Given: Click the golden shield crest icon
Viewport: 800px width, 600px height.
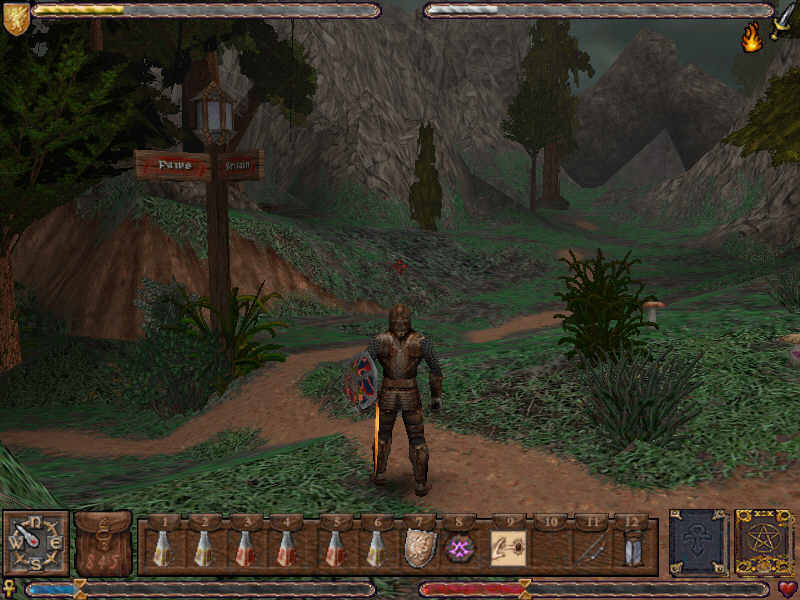Looking at the screenshot, I should click(x=15, y=18).
